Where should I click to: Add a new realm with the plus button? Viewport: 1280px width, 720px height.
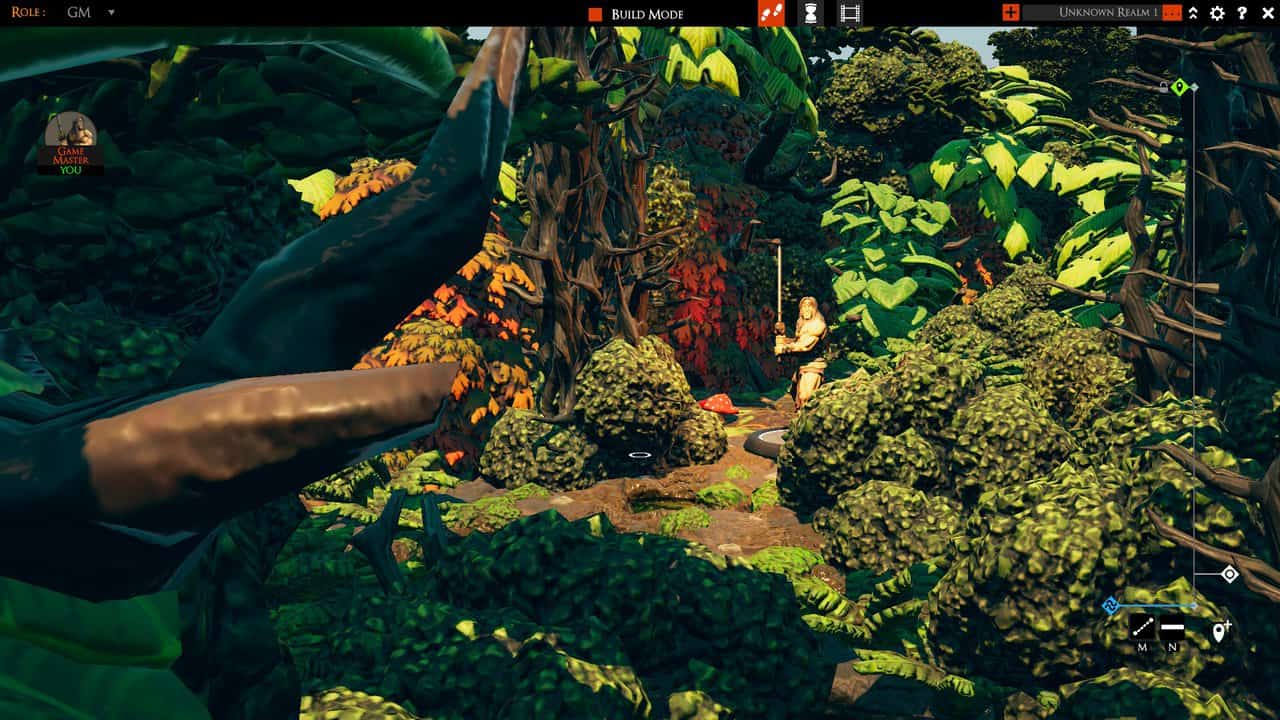tap(1010, 12)
